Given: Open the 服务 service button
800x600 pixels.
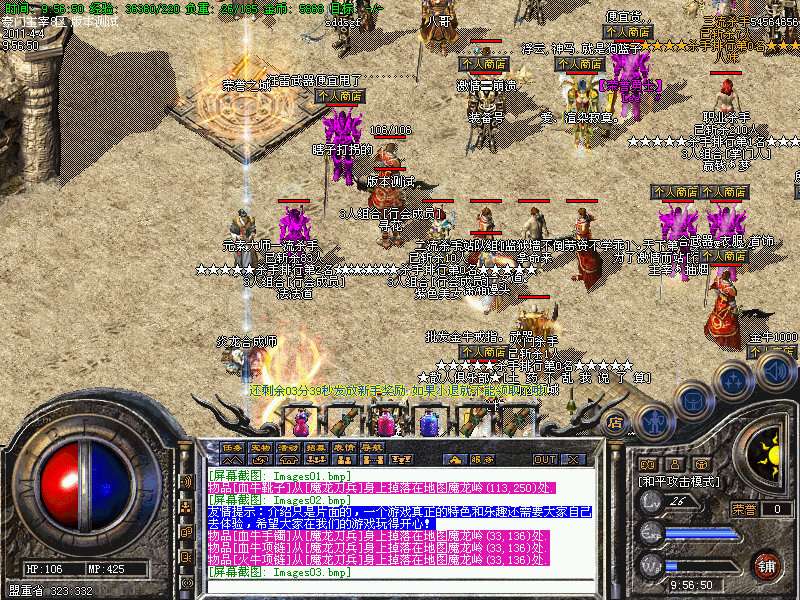Looking at the screenshot, I should coord(481,459).
